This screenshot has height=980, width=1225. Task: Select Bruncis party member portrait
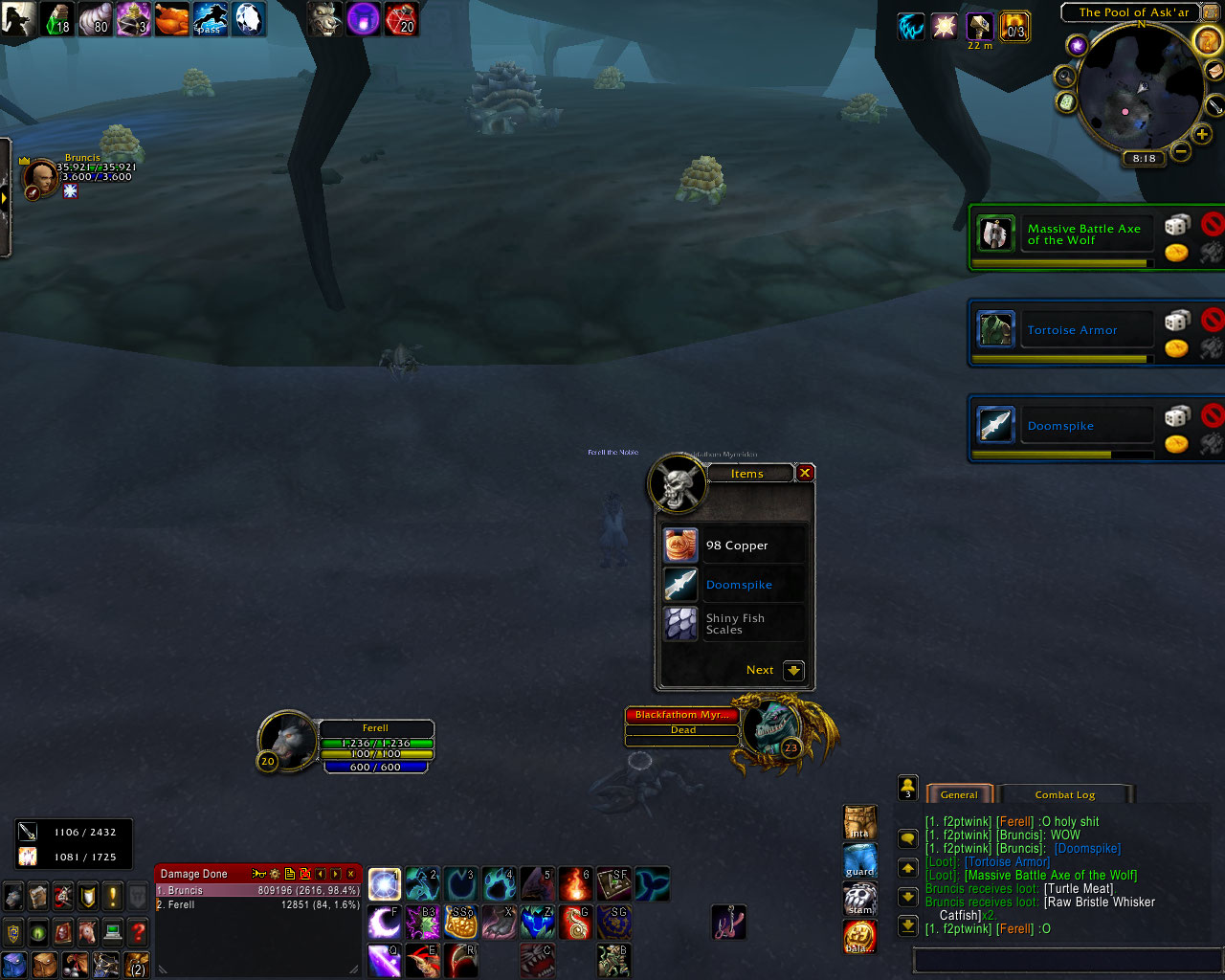pyautogui.click(x=40, y=177)
